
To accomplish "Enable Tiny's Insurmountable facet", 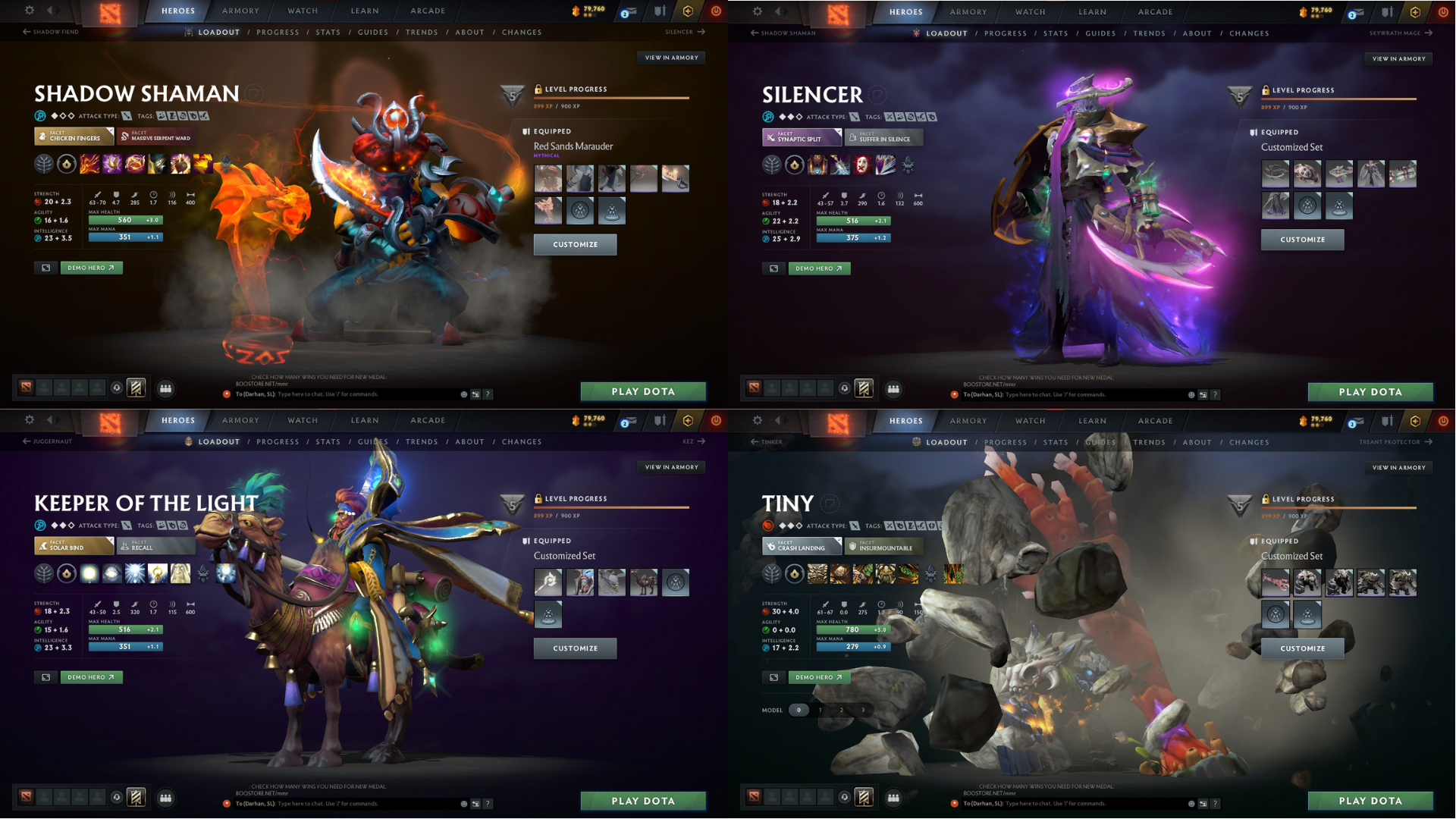I will pos(884,546).
